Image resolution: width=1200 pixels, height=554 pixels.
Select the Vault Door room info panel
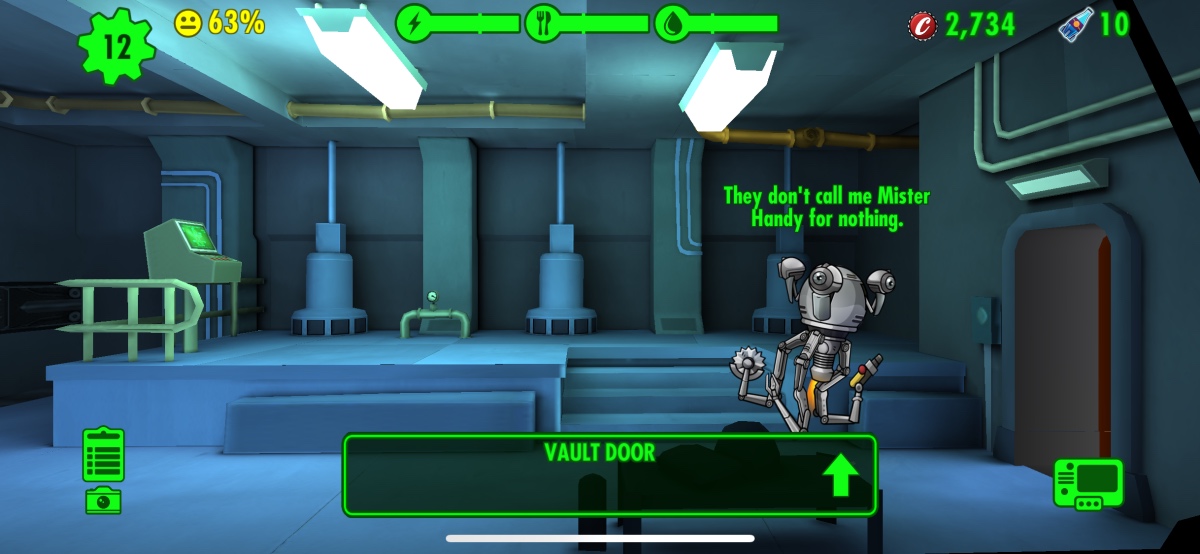pyautogui.click(x=600, y=474)
